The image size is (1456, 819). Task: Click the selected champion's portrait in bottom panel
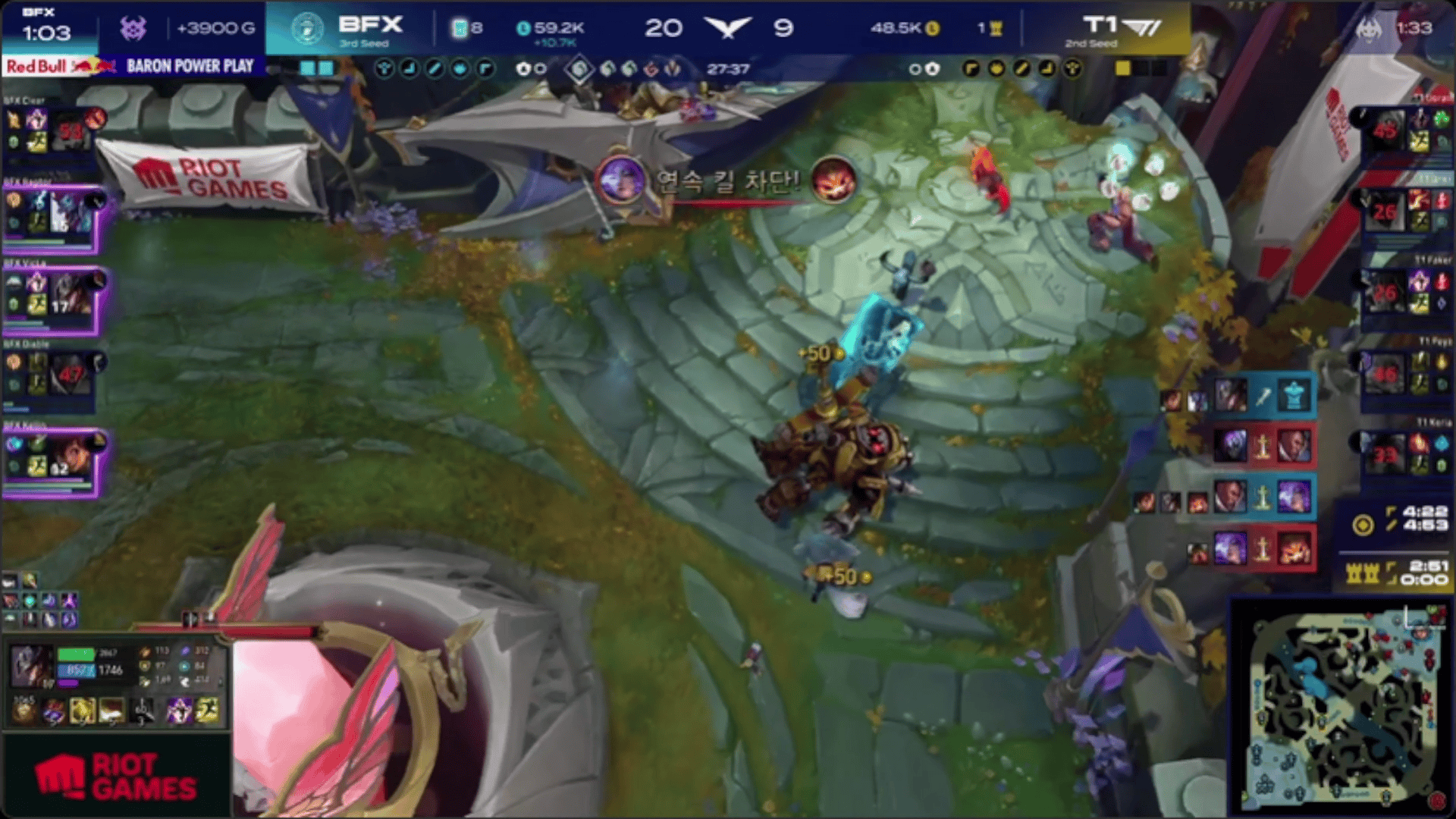(x=30, y=665)
